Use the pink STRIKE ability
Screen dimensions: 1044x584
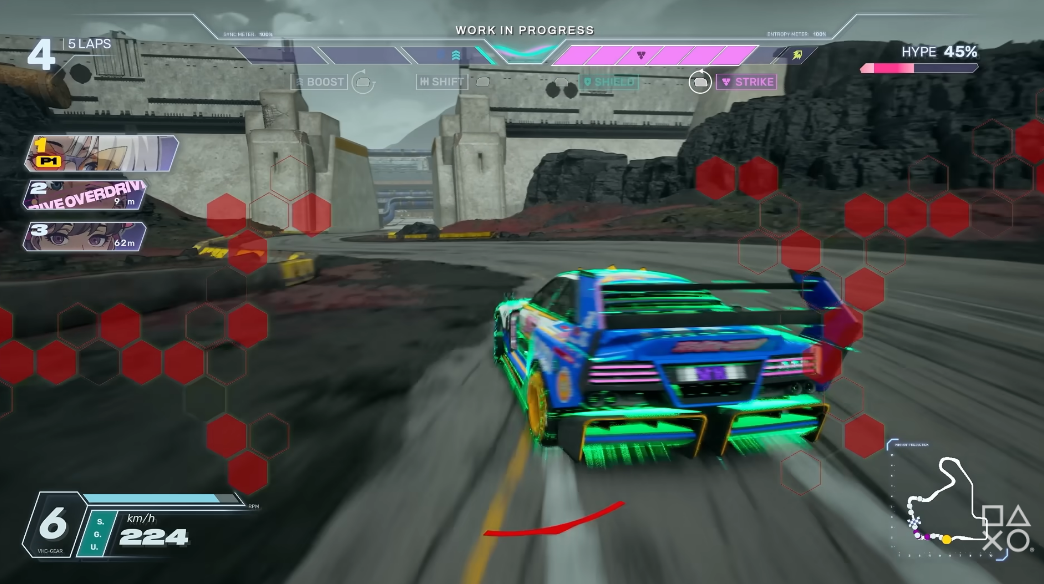pyautogui.click(x=746, y=82)
